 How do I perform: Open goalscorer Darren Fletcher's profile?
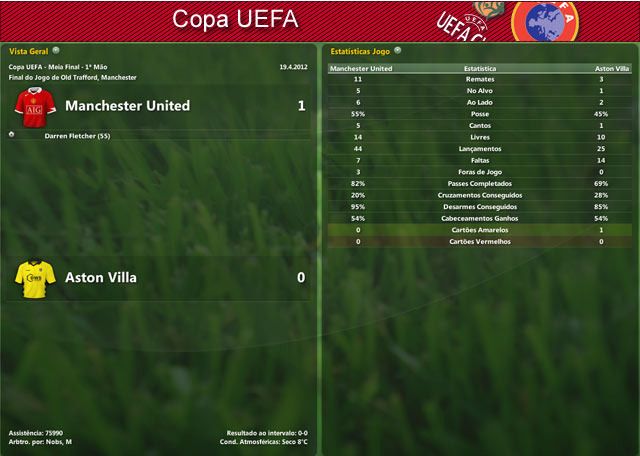click(x=77, y=134)
